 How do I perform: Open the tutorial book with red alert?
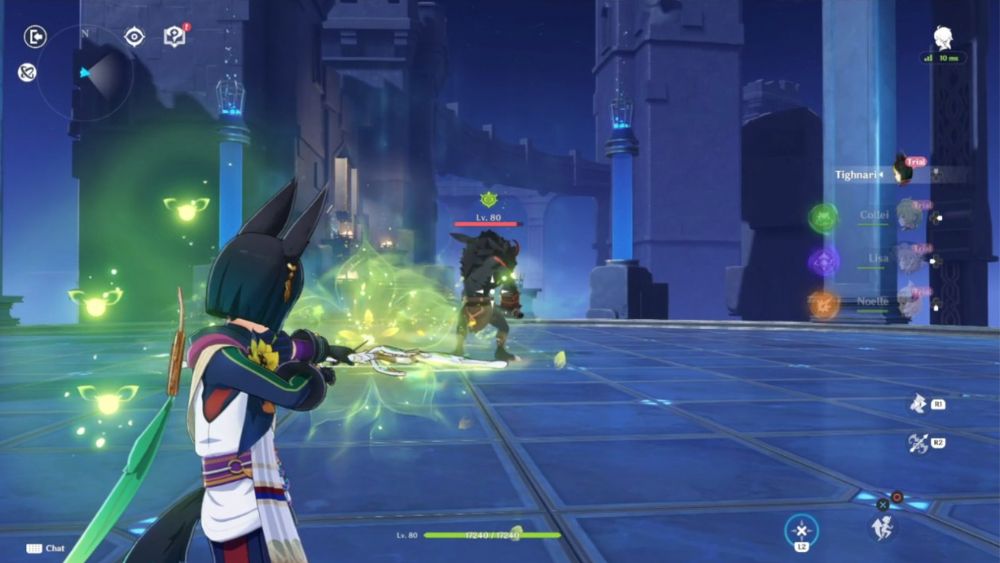tap(175, 37)
